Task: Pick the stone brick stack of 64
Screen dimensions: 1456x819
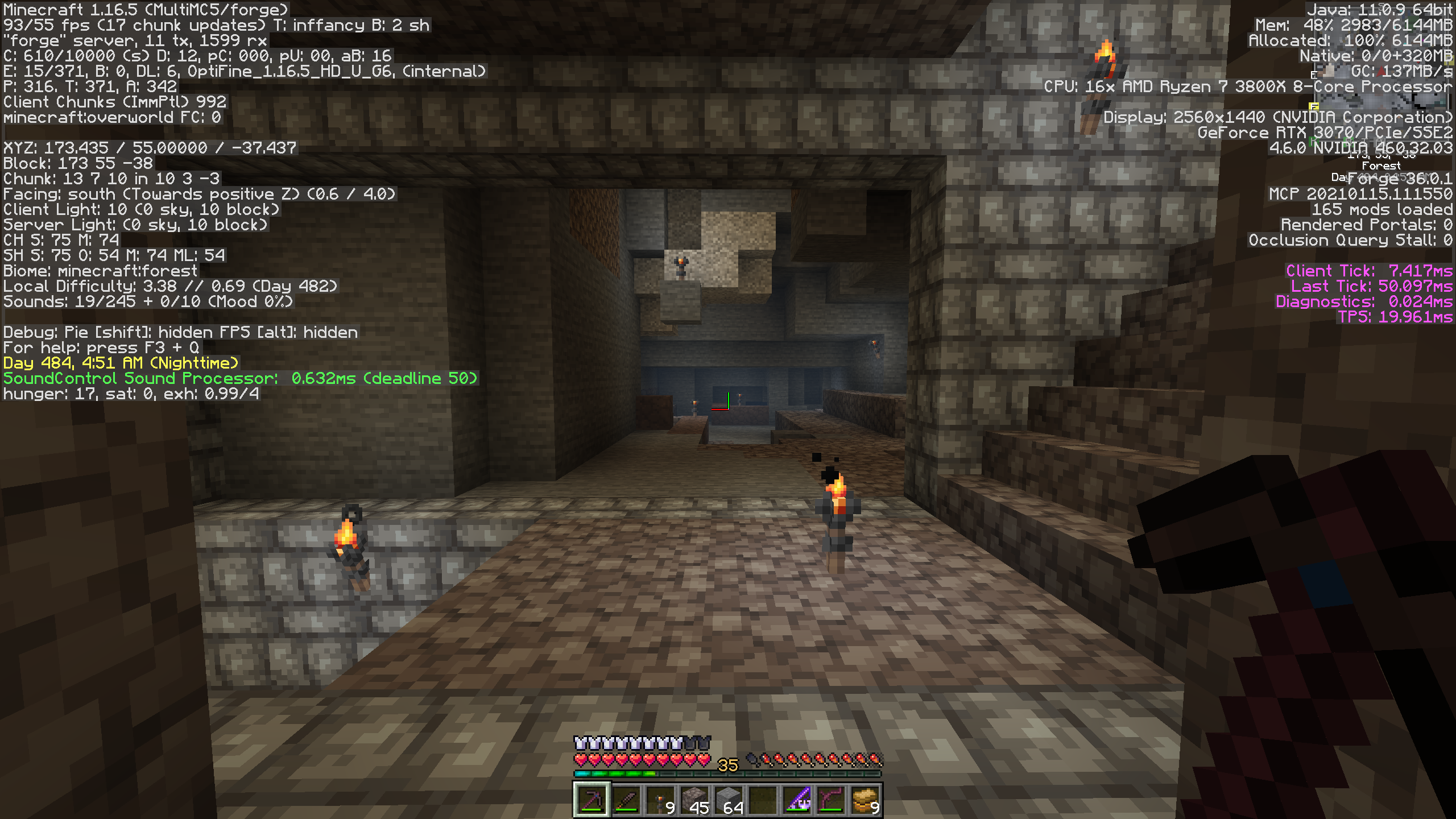Action: (728, 800)
